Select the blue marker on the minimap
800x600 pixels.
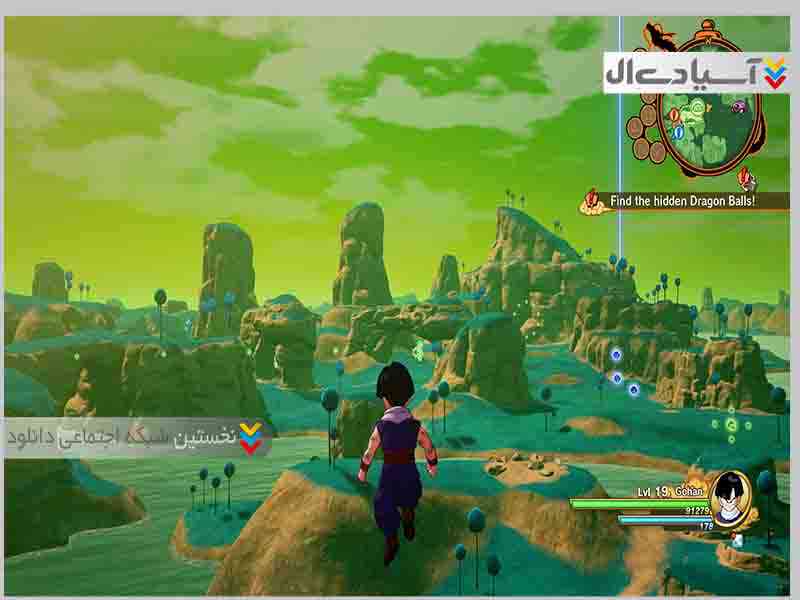[679, 131]
